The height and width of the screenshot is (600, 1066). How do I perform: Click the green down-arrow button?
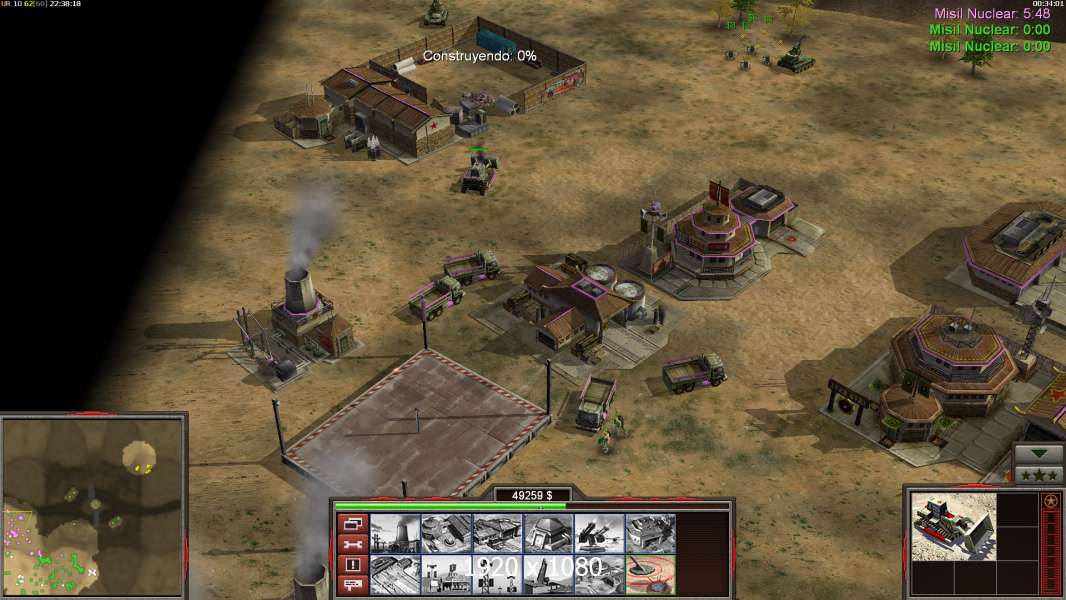pyautogui.click(x=1039, y=454)
